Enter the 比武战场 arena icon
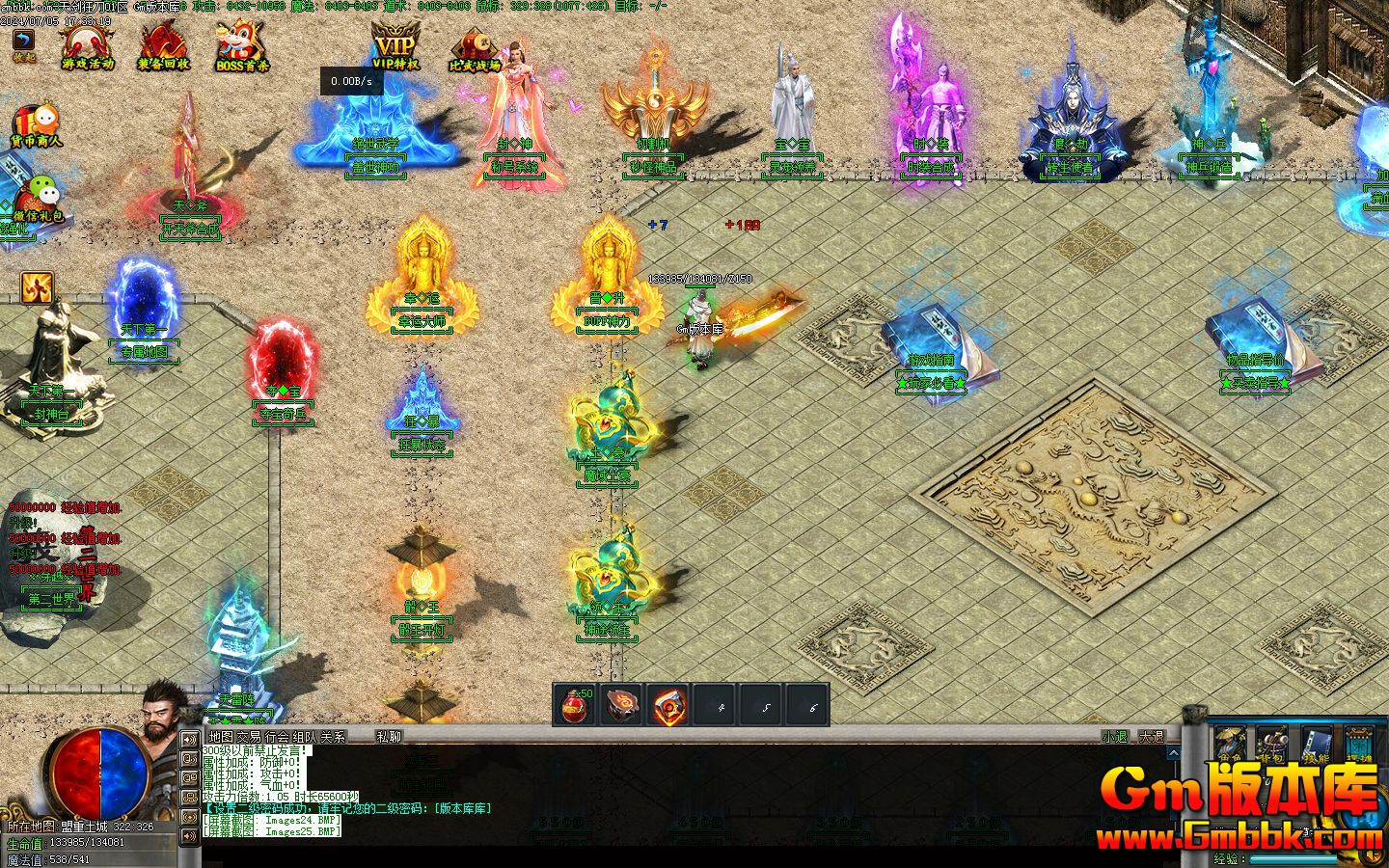Image resolution: width=1389 pixels, height=868 pixels. tap(475, 48)
